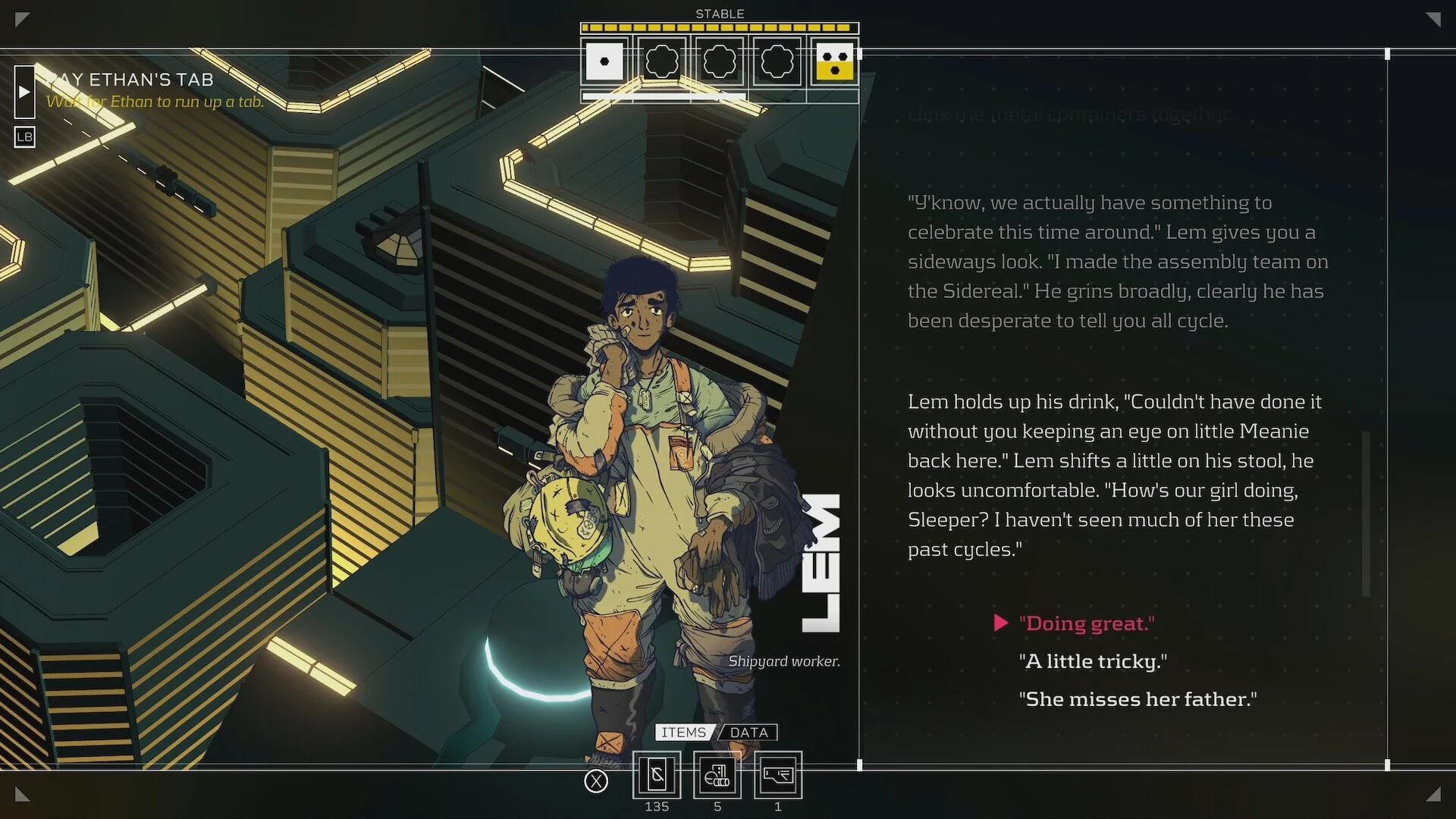The height and width of the screenshot is (819, 1456).
Task: Click the first empty hexagonal dice slot
Action: 662,62
